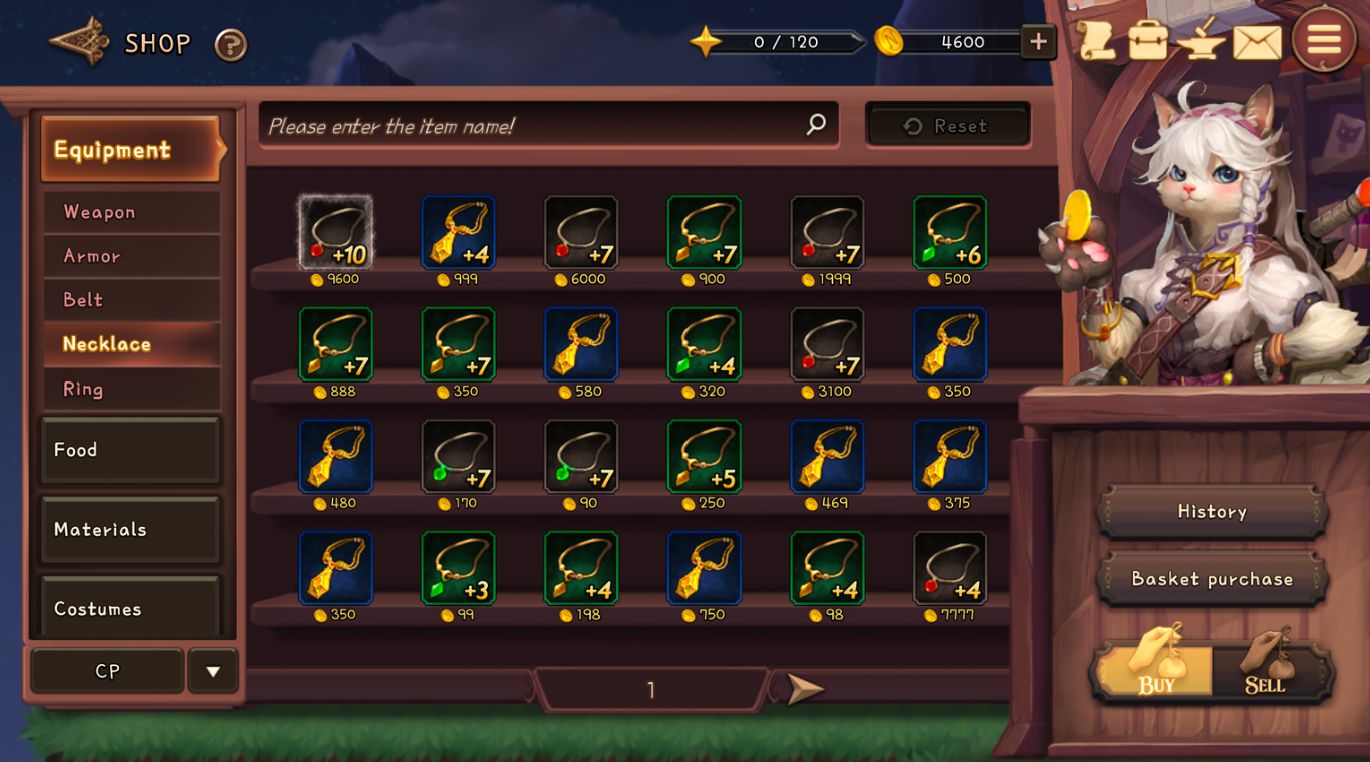
Task: Add more gold with the plus button
Action: pos(1038,42)
